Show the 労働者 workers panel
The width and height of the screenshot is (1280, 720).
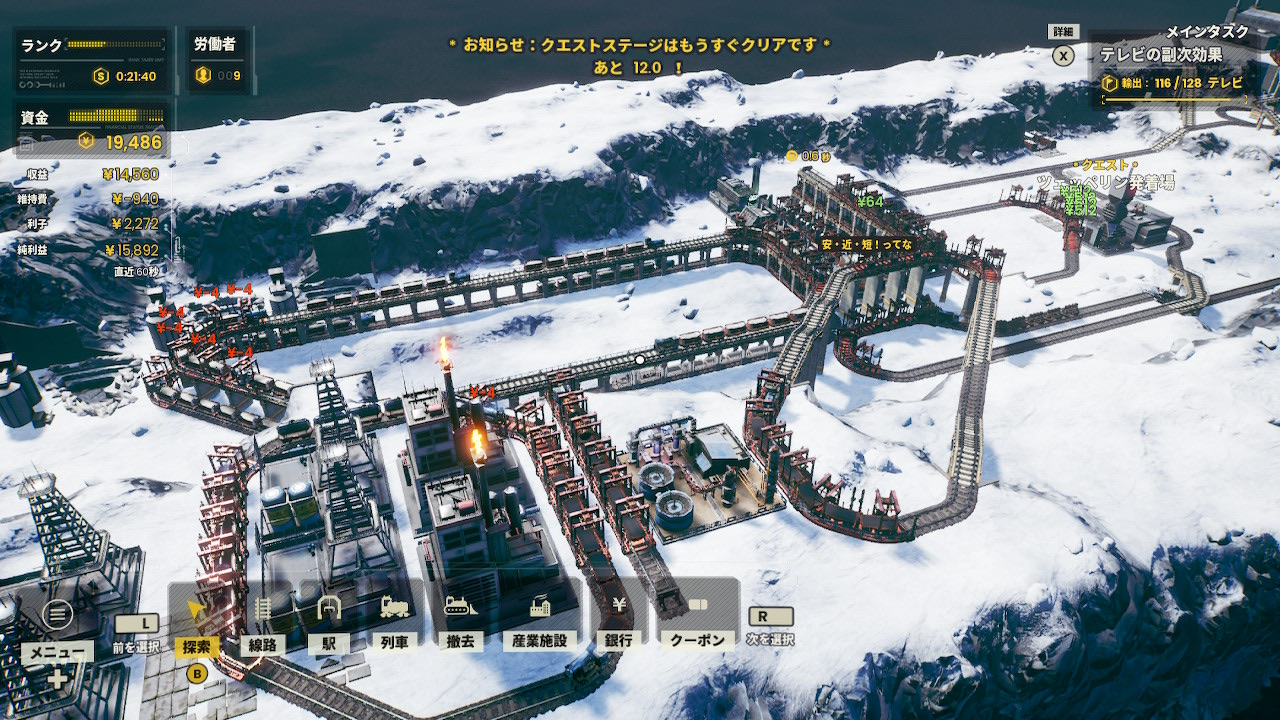[216, 60]
